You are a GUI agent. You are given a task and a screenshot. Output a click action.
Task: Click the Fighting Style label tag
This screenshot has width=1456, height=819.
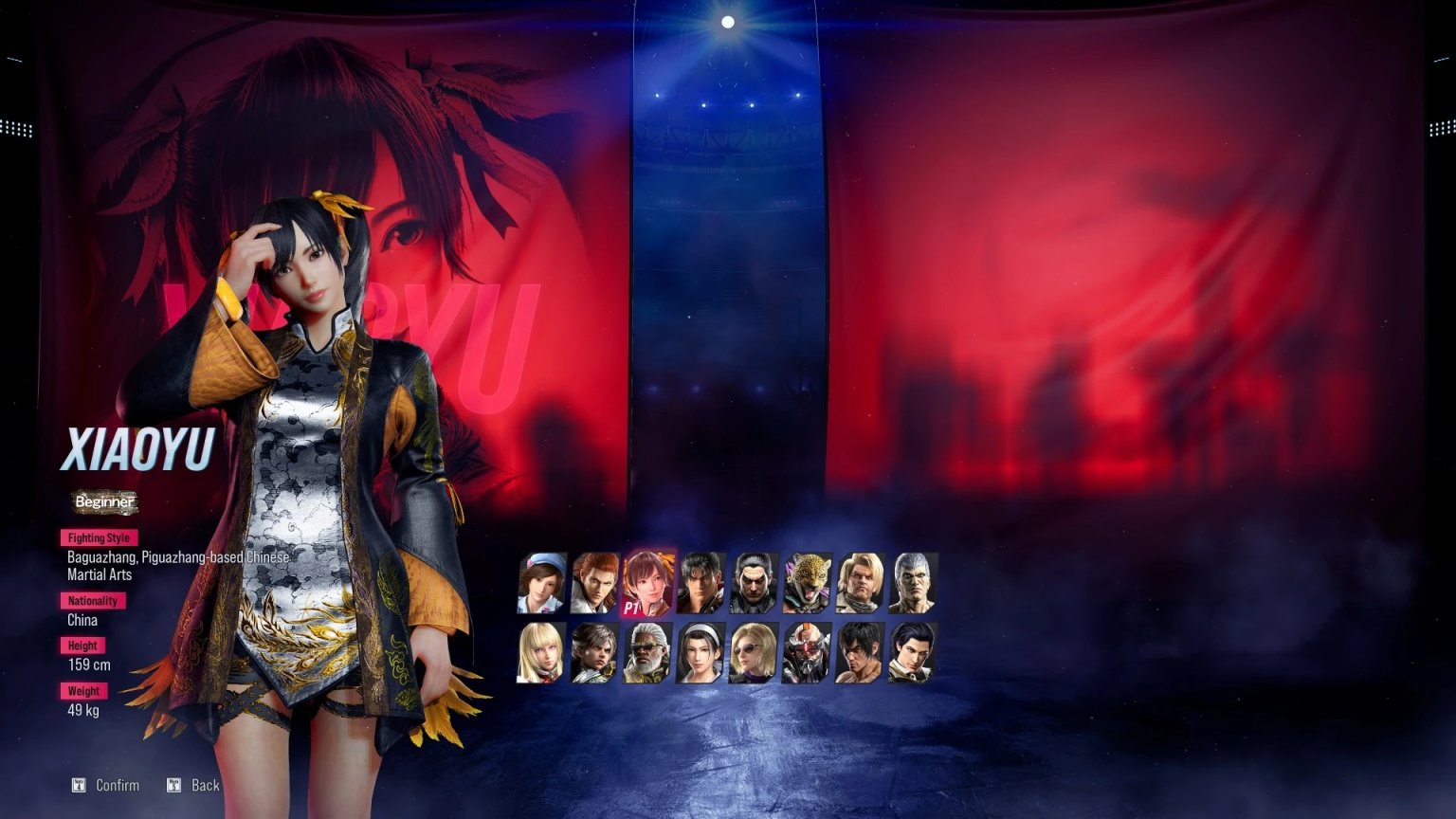point(99,537)
